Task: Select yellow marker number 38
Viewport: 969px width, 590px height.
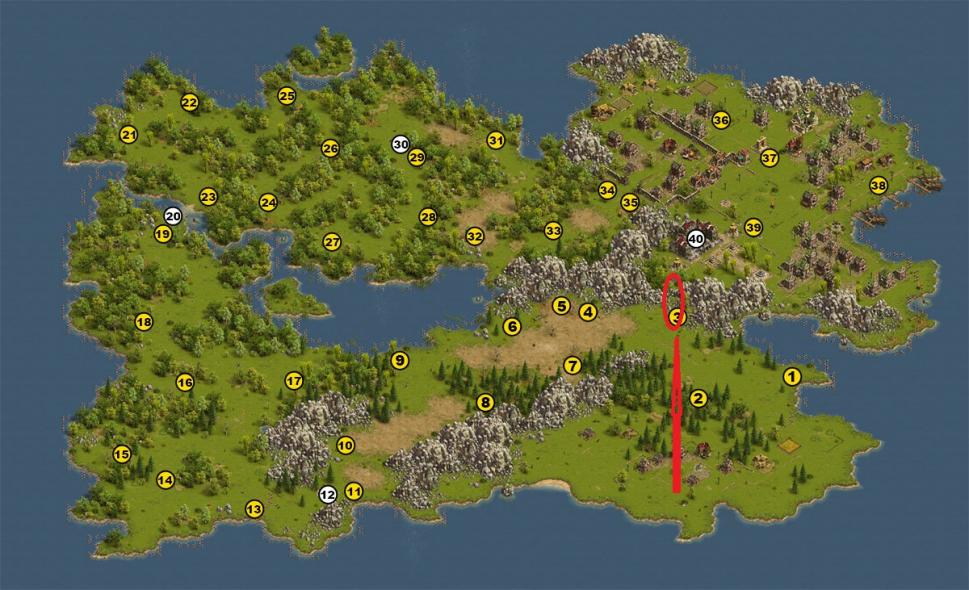Action: [x=878, y=185]
